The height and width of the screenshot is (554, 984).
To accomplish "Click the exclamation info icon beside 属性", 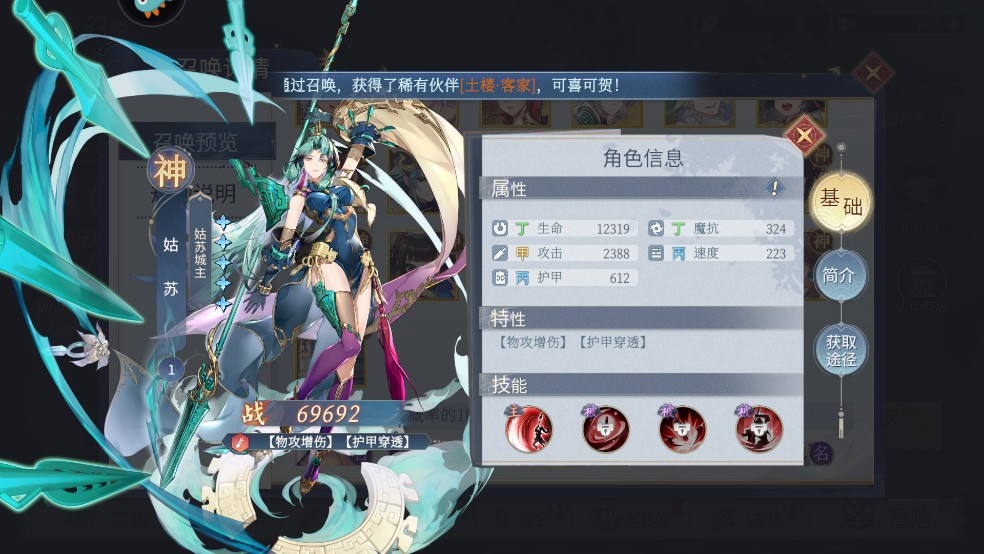I will pyautogui.click(x=774, y=187).
